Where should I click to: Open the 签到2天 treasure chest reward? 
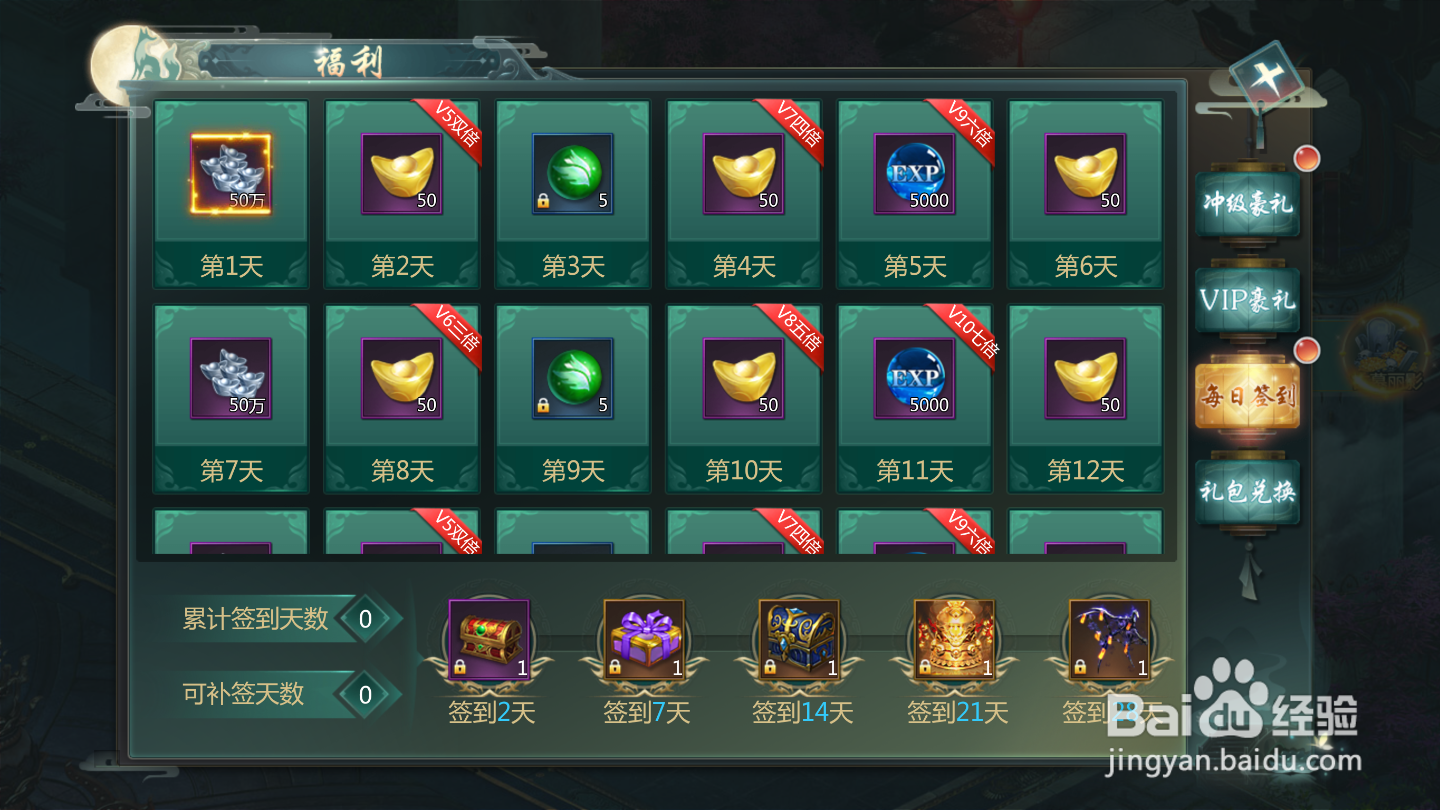pos(488,640)
